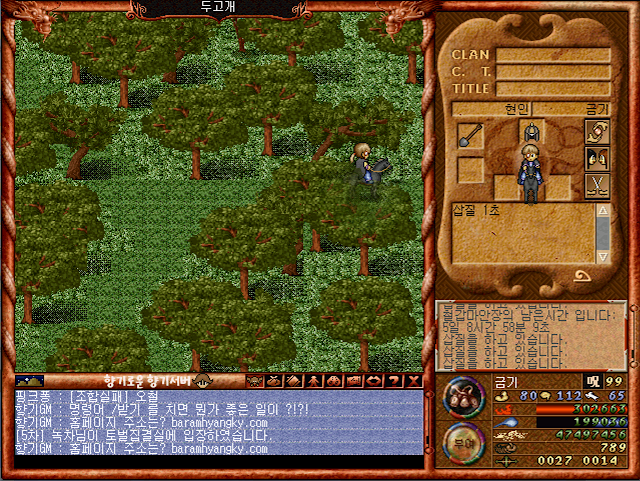Click the round 부여 button
This screenshot has height=481, width=640.
[463, 442]
